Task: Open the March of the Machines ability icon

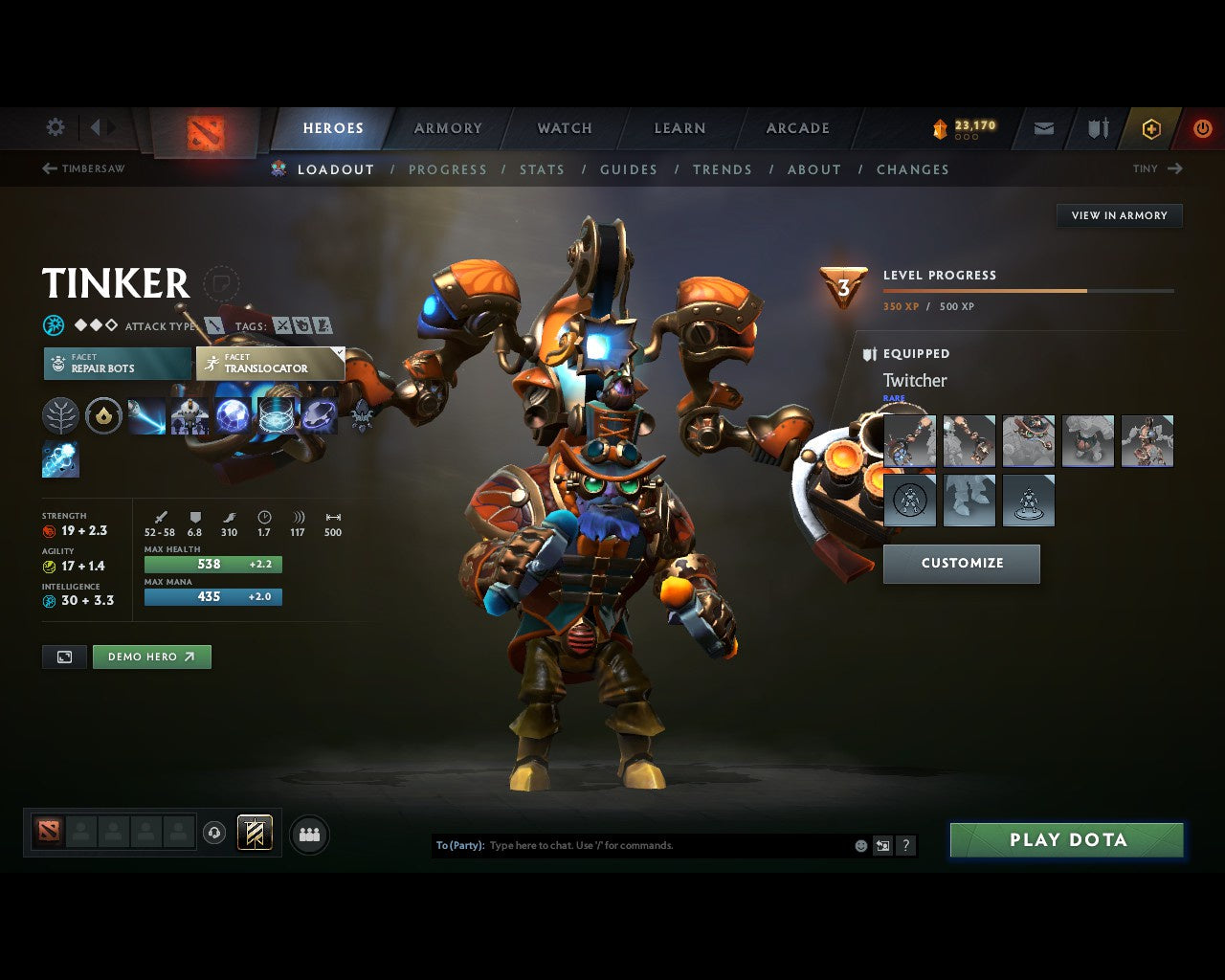Action: click(190, 416)
